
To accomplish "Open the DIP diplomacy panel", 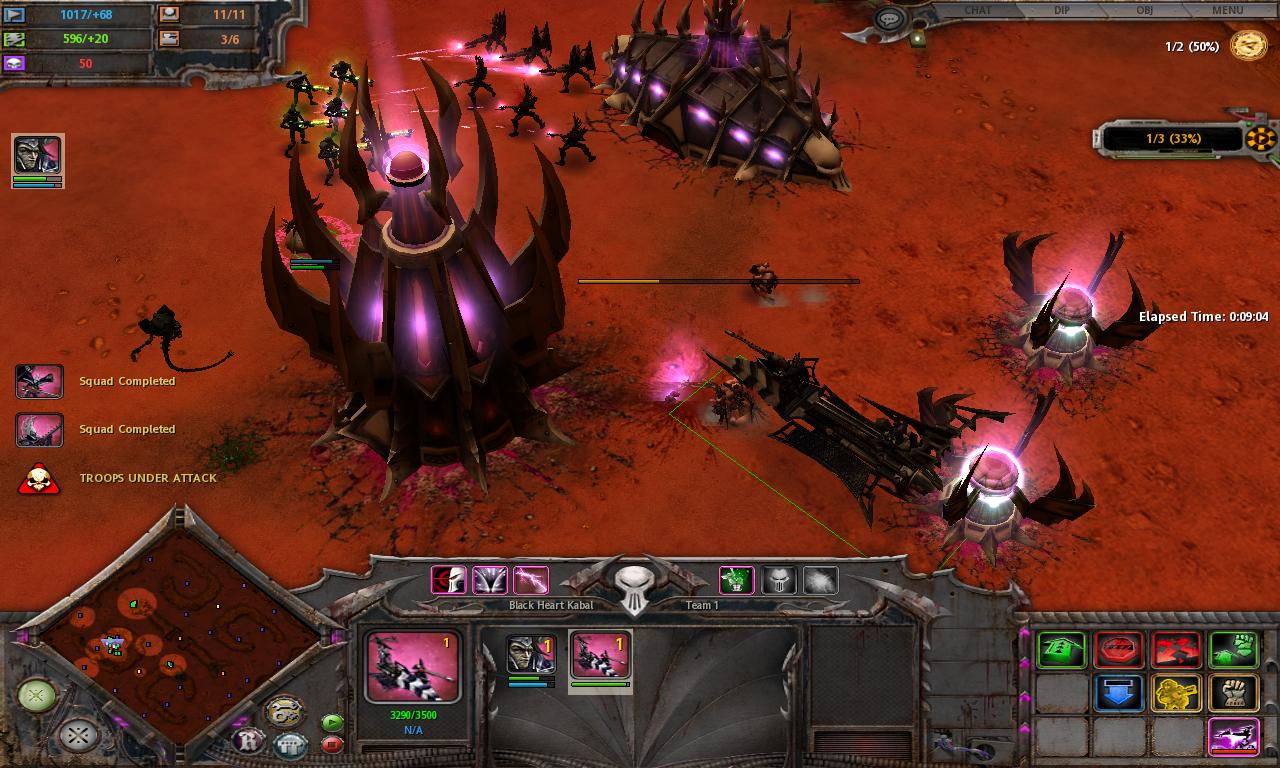I will point(1061,10).
